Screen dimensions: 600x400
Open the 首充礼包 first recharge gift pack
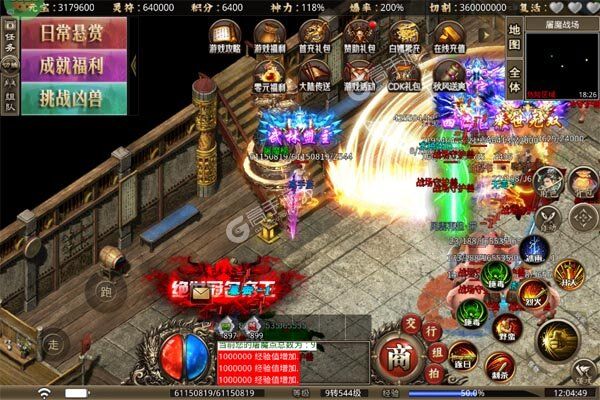click(314, 38)
